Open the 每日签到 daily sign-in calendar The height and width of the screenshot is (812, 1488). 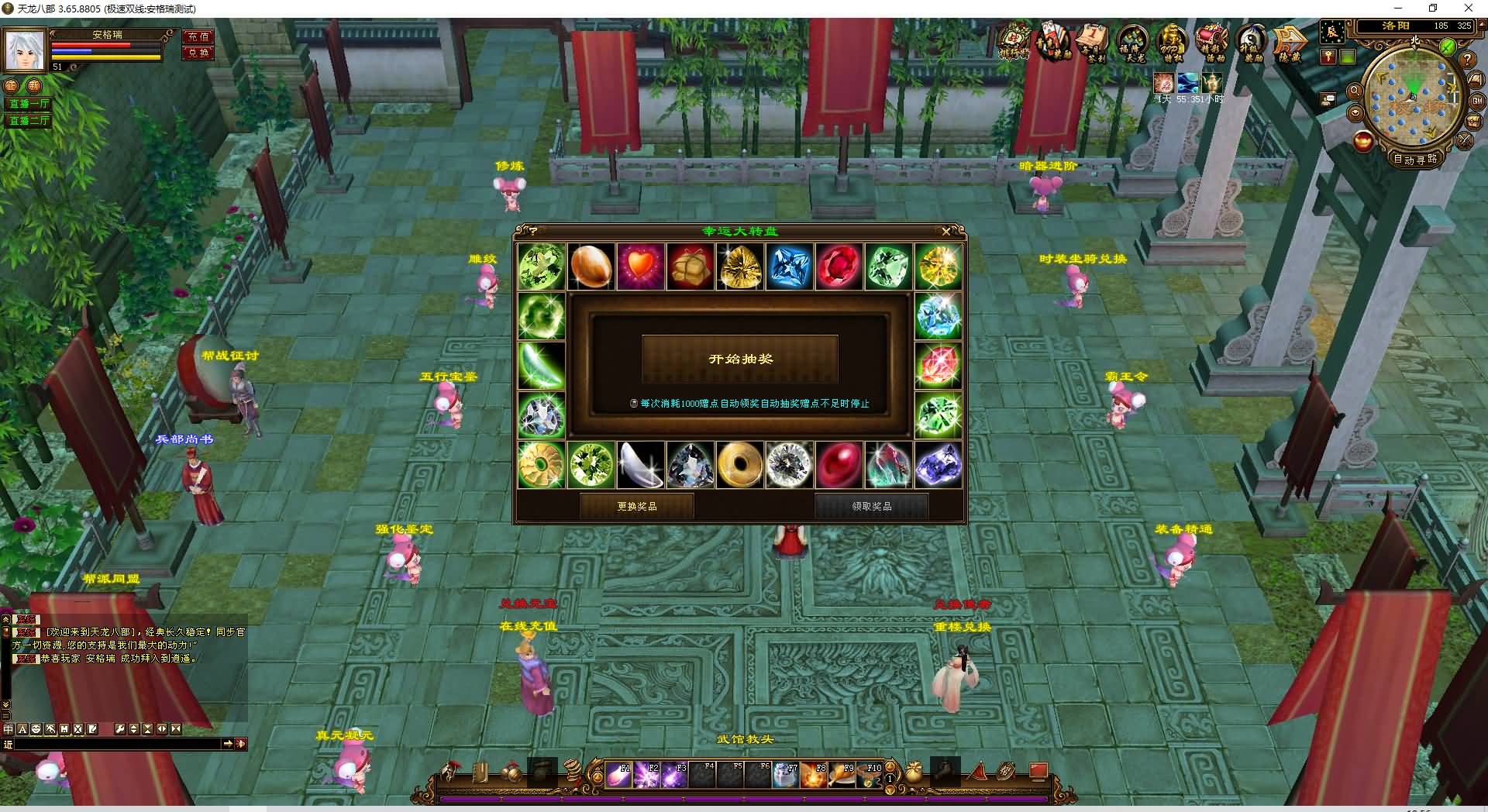pyautogui.click(x=1093, y=41)
